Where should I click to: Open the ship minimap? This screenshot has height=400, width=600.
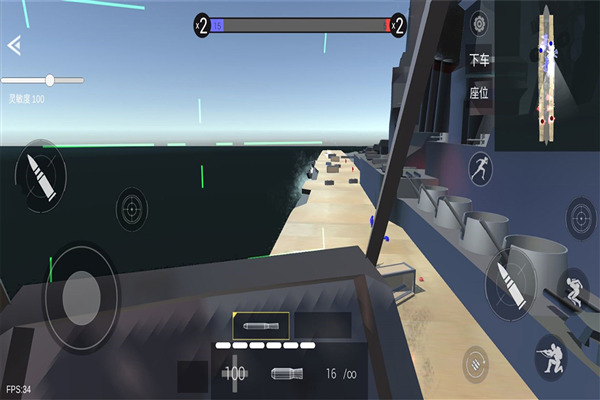click(547, 77)
